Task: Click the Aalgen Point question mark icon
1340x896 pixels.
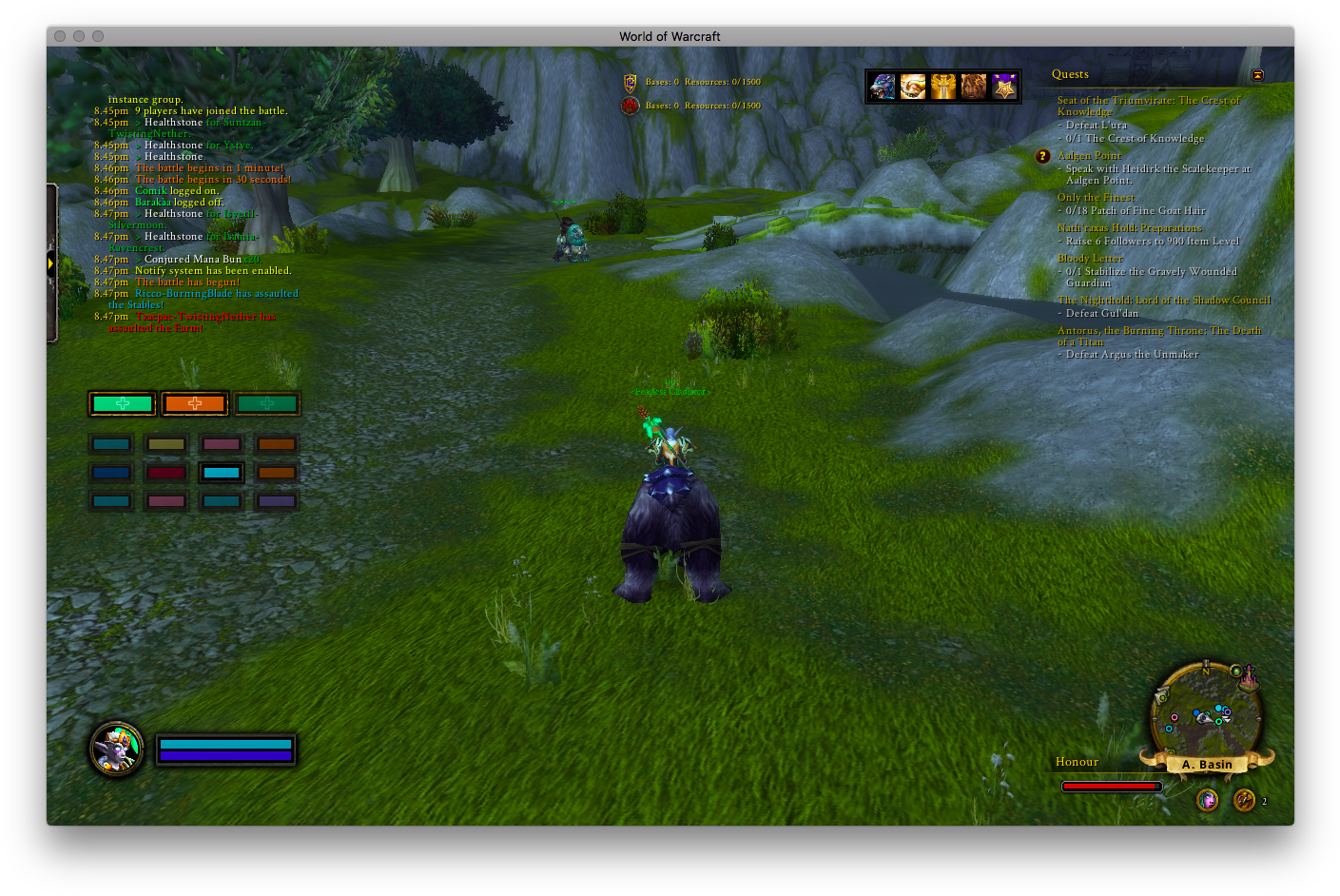Action: pyautogui.click(x=1042, y=156)
